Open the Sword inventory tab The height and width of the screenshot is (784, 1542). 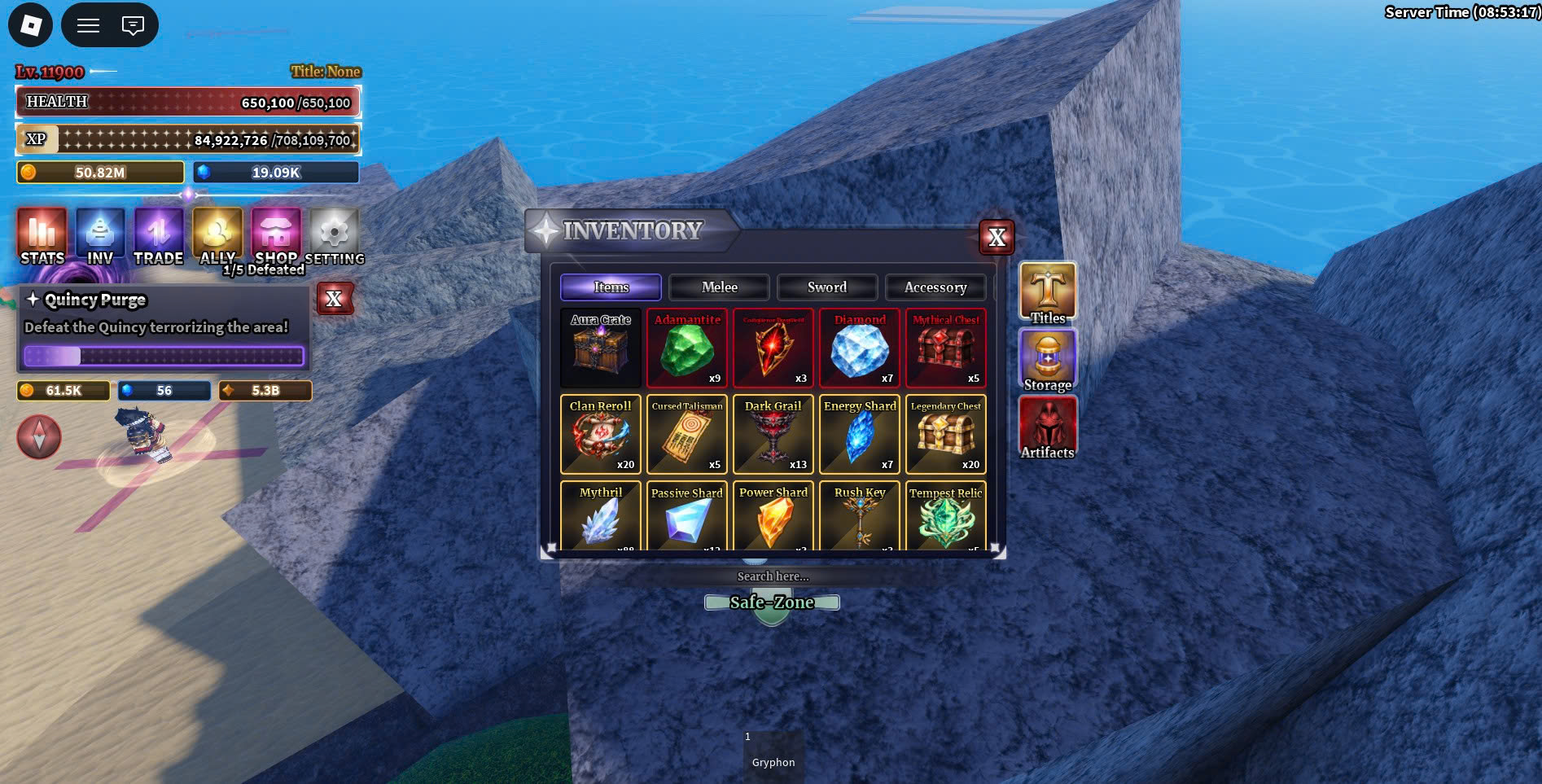point(826,287)
